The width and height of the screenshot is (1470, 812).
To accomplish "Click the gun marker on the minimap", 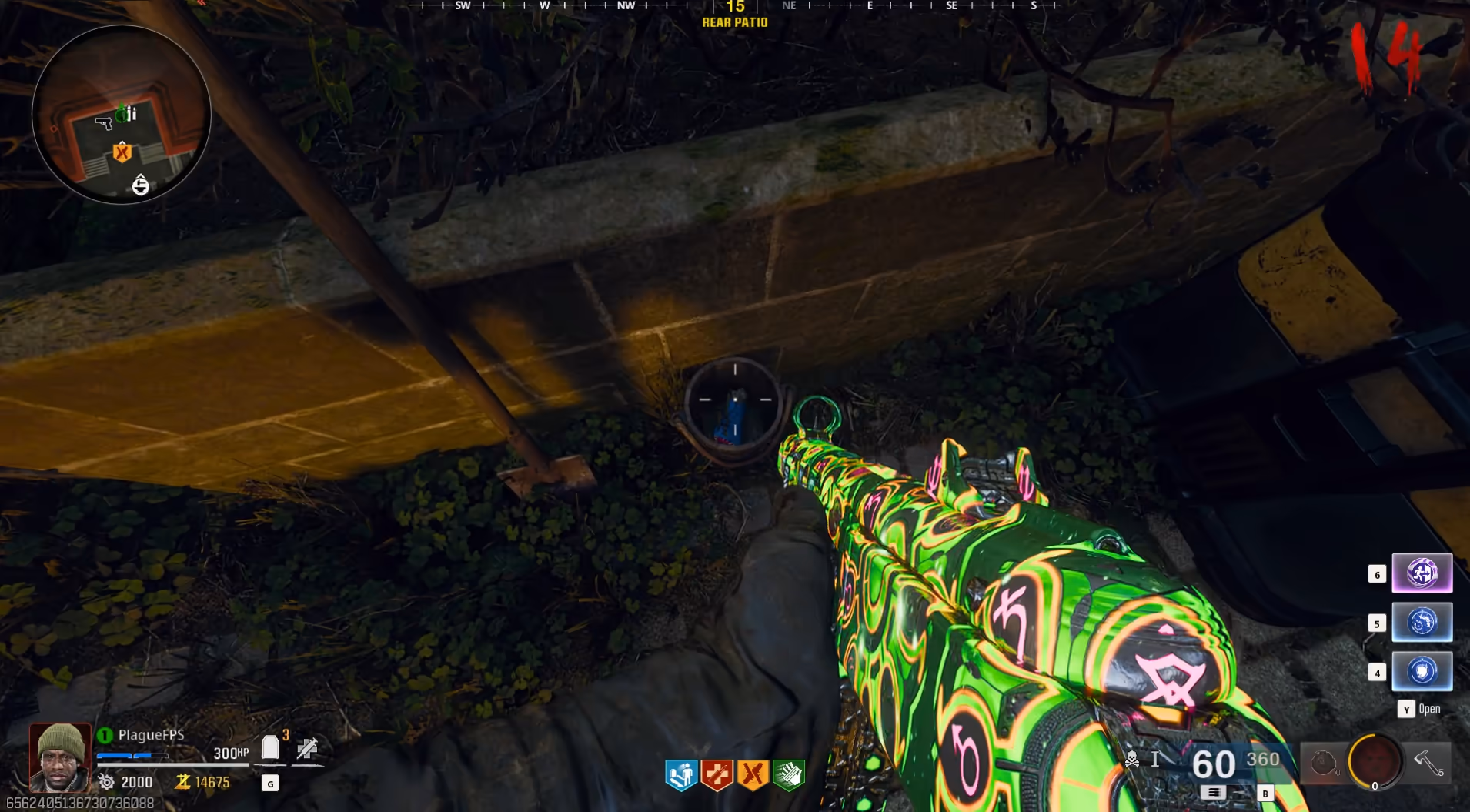I will point(103,122).
